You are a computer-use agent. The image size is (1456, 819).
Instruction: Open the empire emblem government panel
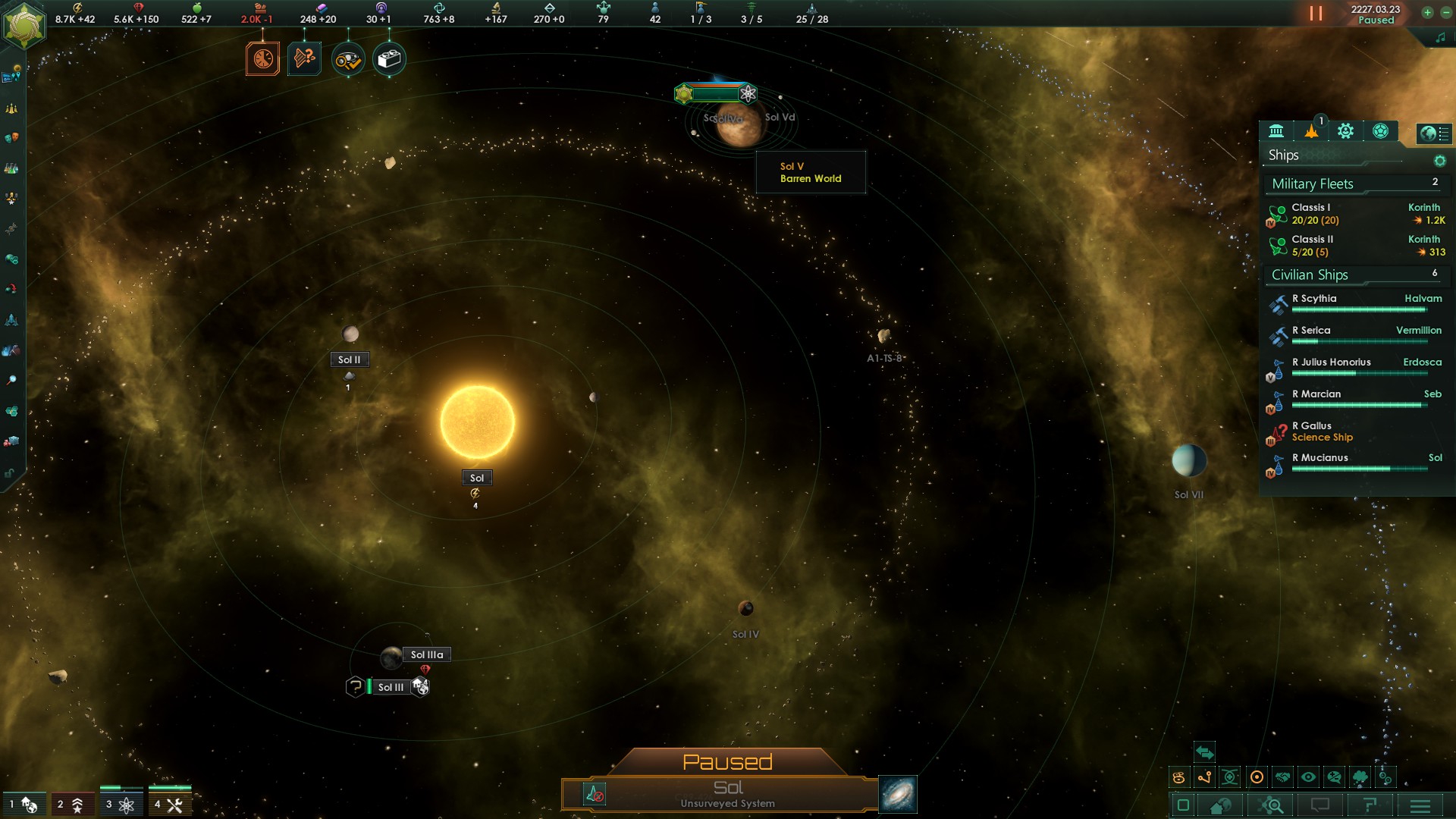pyautogui.click(x=24, y=25)
